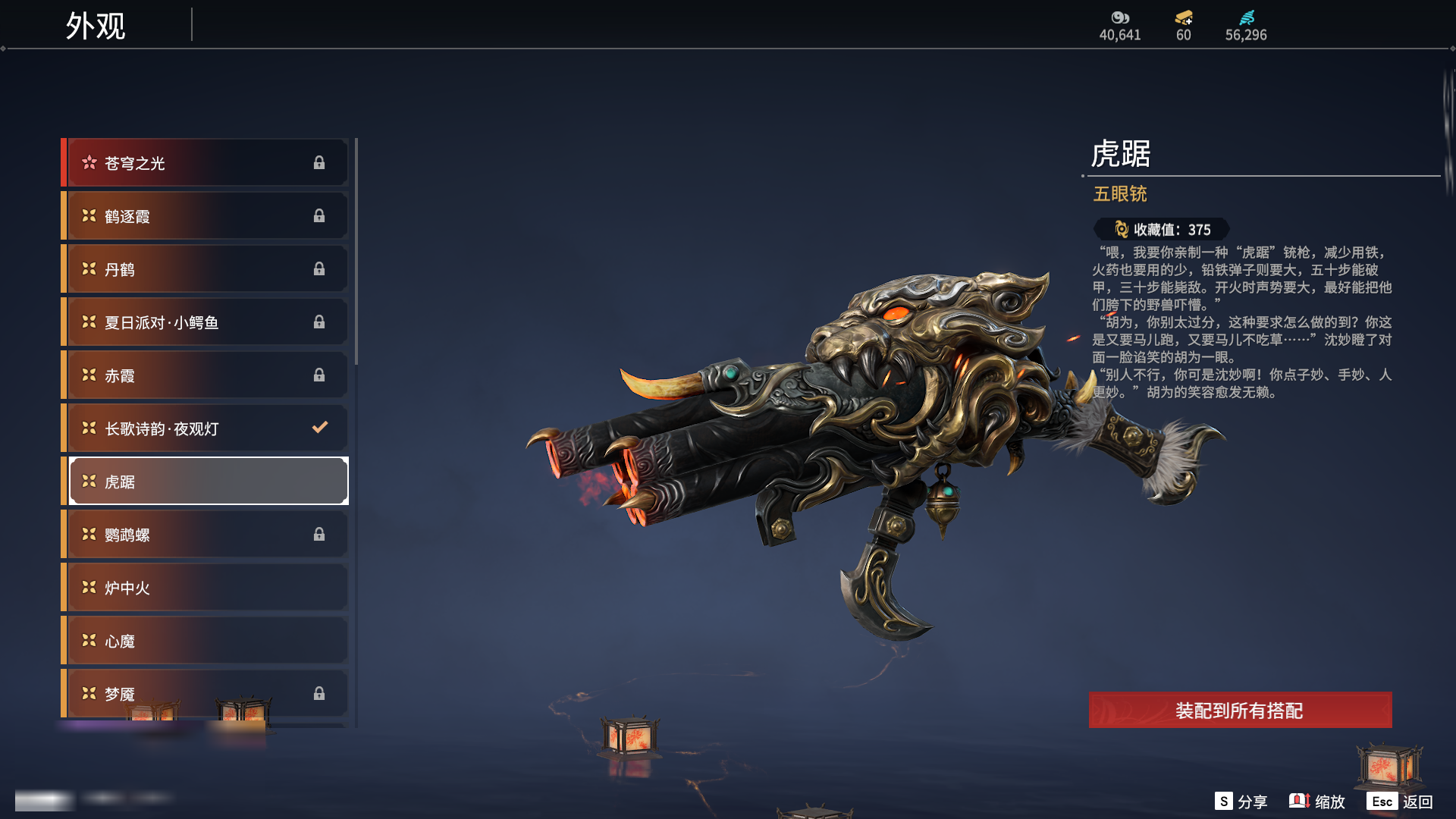1456x819 pixels.
Task: Return to previous screen via 返回
Action: (1400, 802)
